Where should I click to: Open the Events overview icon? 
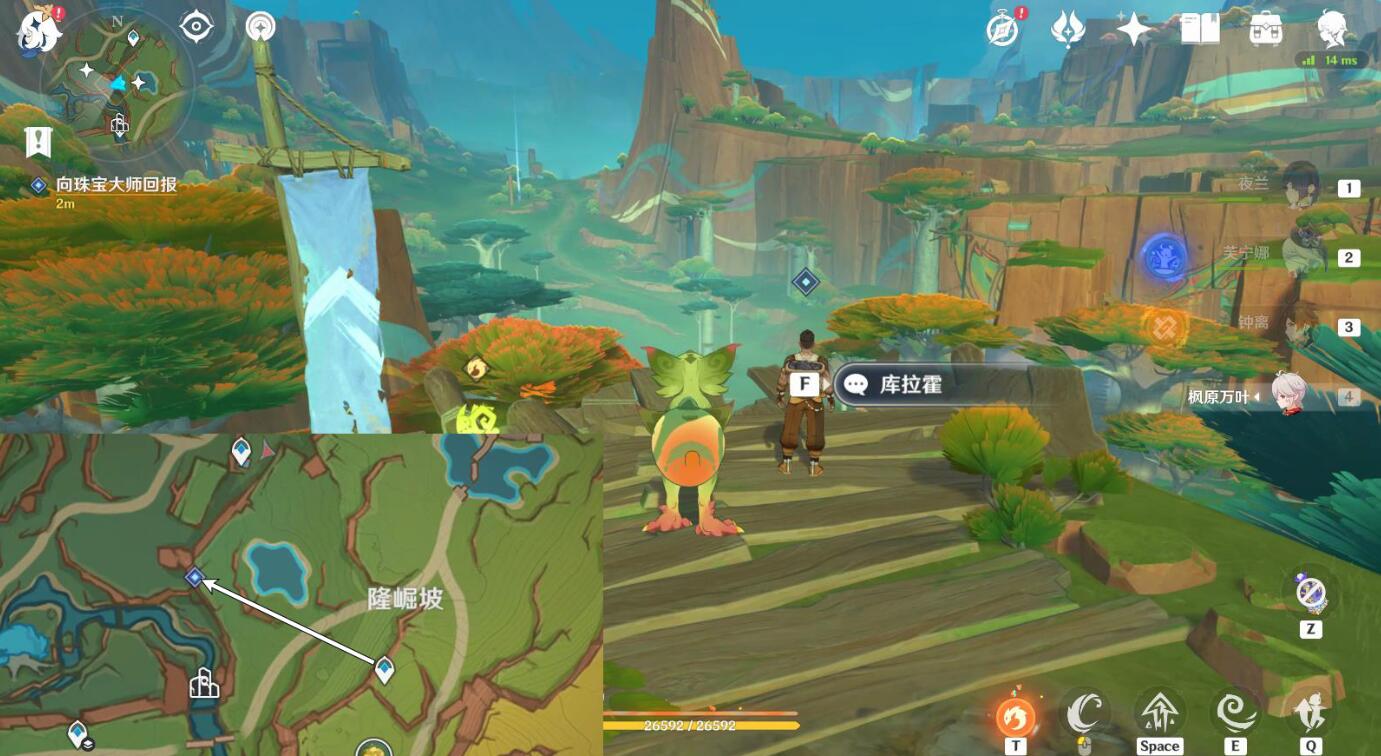1068,30
